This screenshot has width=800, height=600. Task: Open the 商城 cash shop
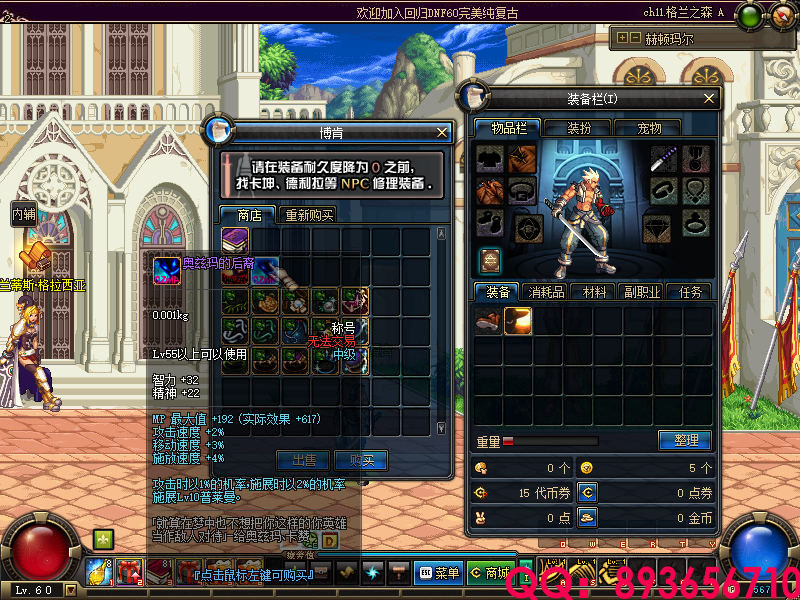[490, 572]
